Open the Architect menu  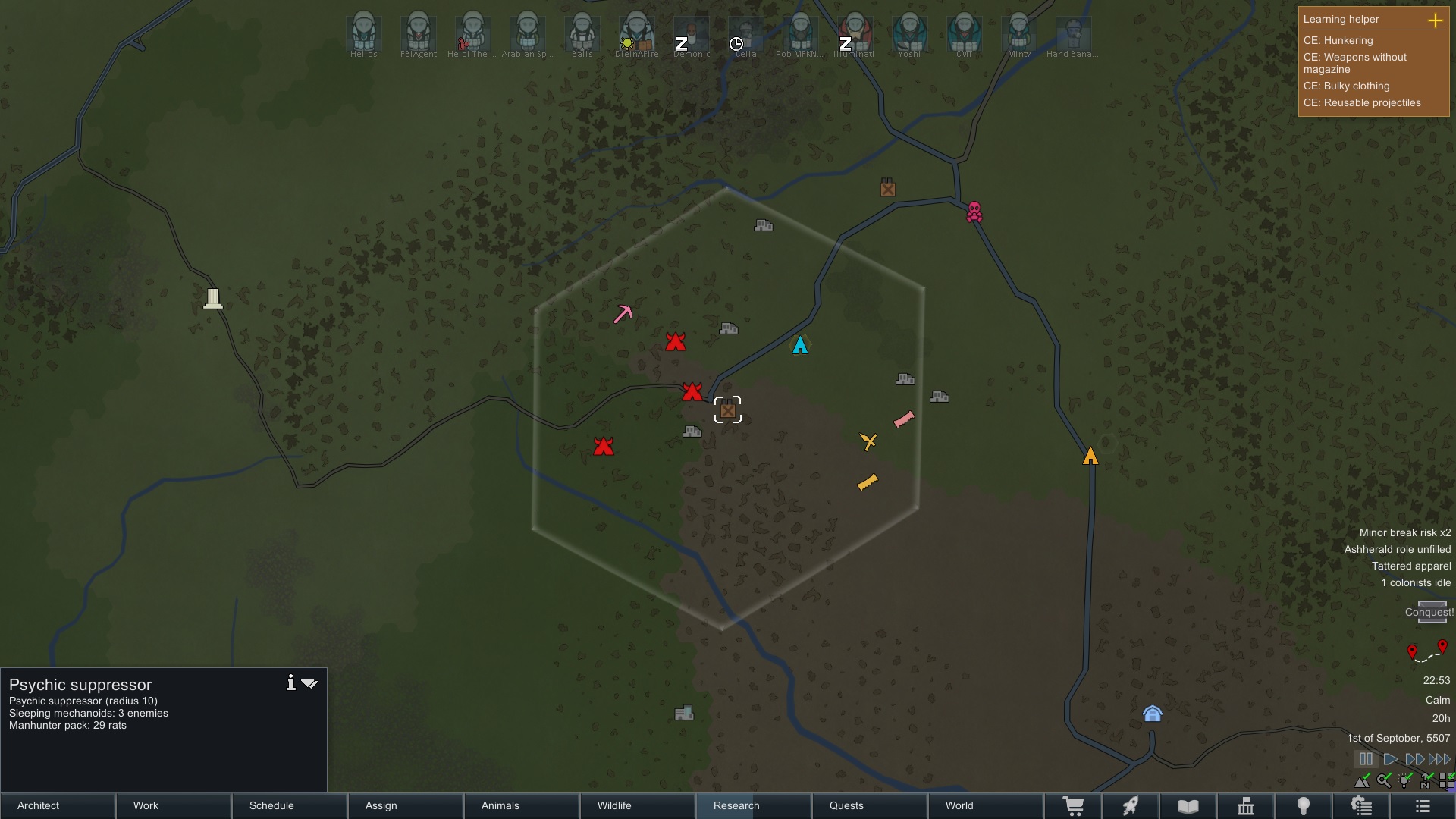(x=58, y=805)
